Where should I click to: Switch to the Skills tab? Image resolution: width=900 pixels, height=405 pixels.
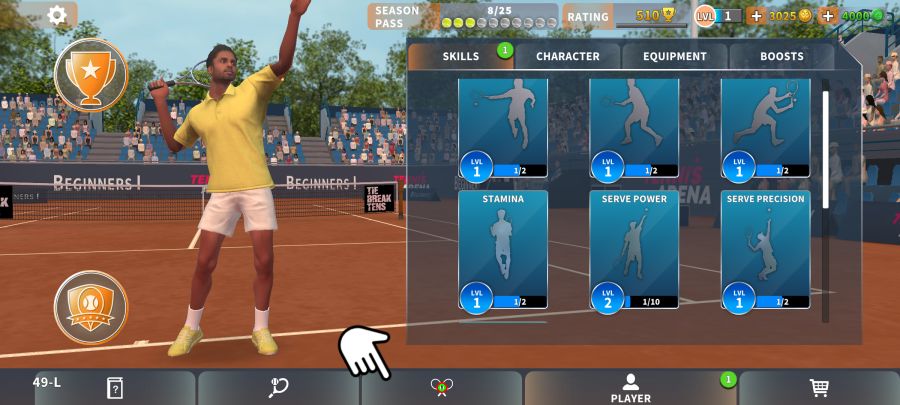[461, 57]
